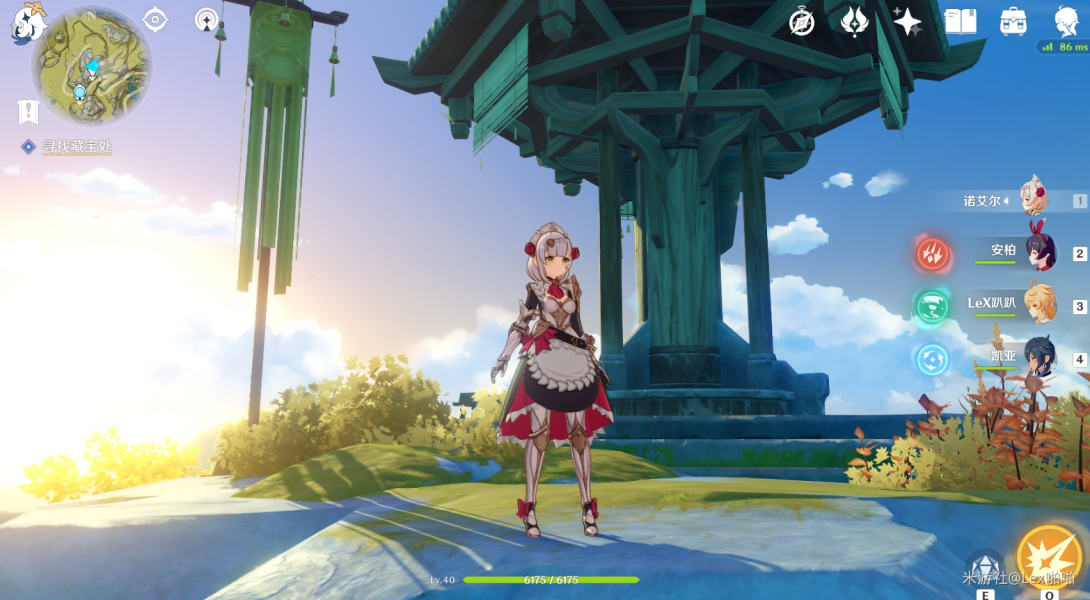The height and width of the screenshot is (600, 1090).
Task: Open the backpack inventory
Action: point(1013,22)
